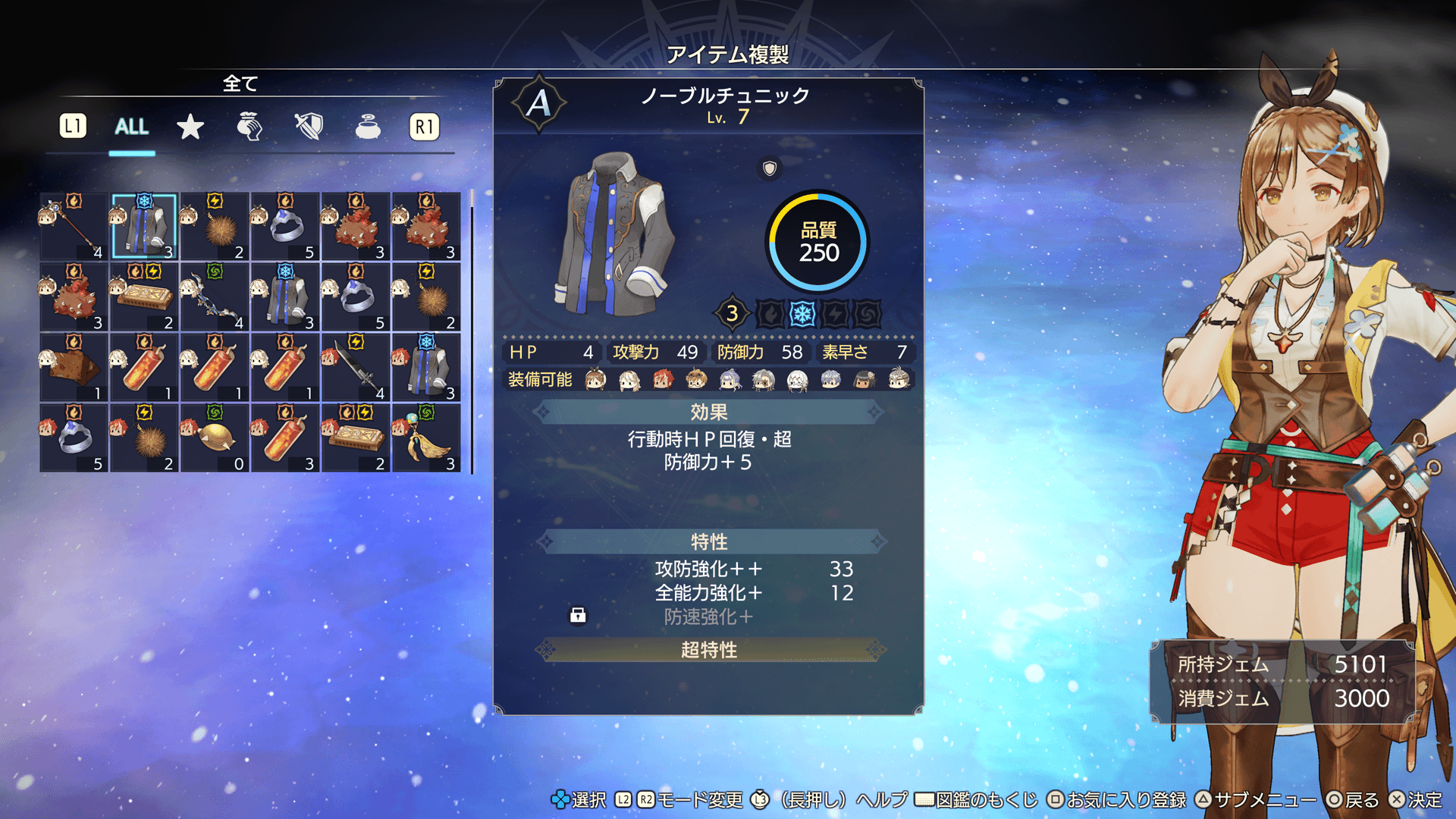The width and height of the screenshot is (1456, 819).
Task: Show the material bag category tab
Action: 249,127
